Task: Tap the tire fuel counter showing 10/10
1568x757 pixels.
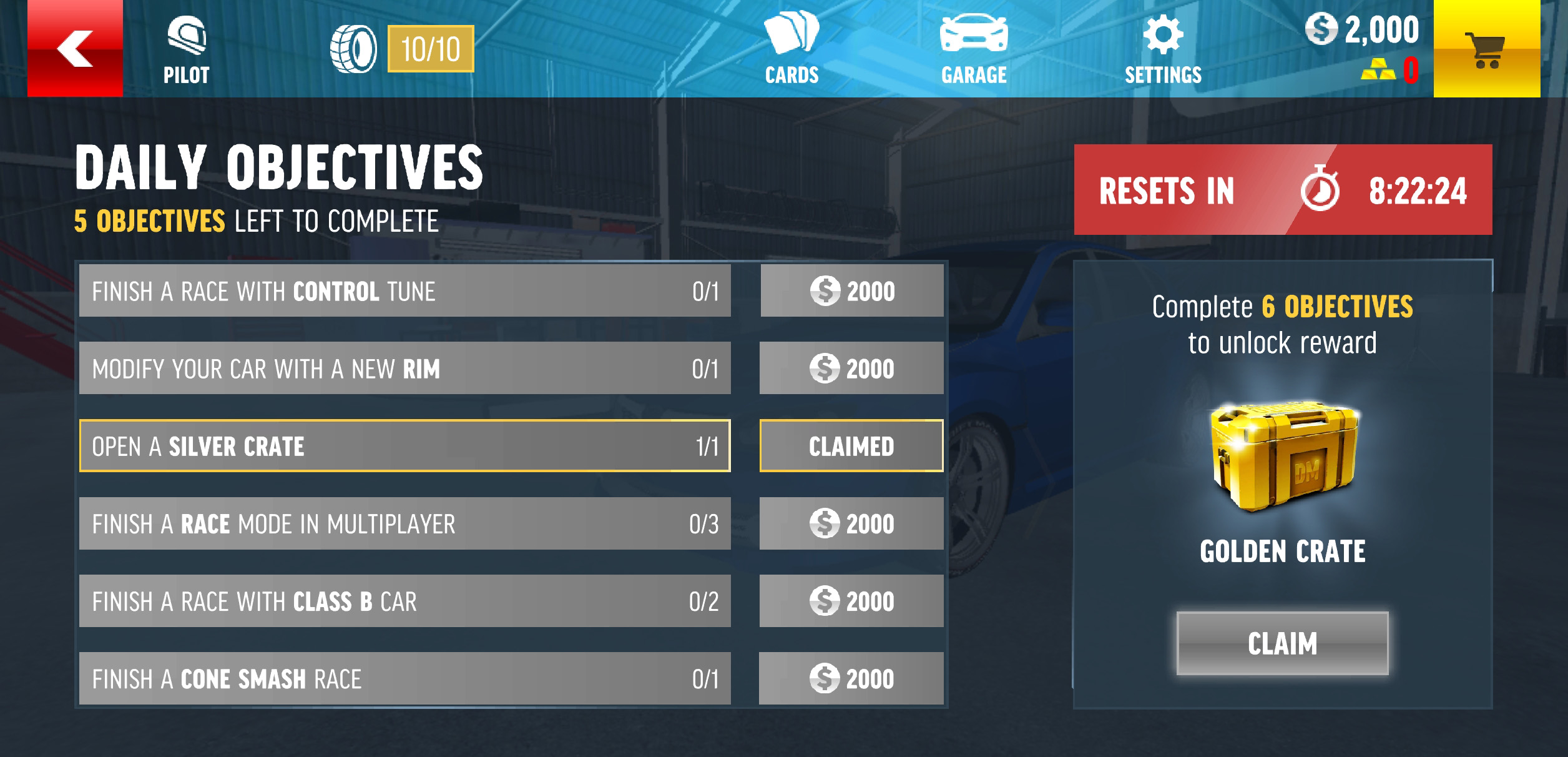Action: pos(403,49)
